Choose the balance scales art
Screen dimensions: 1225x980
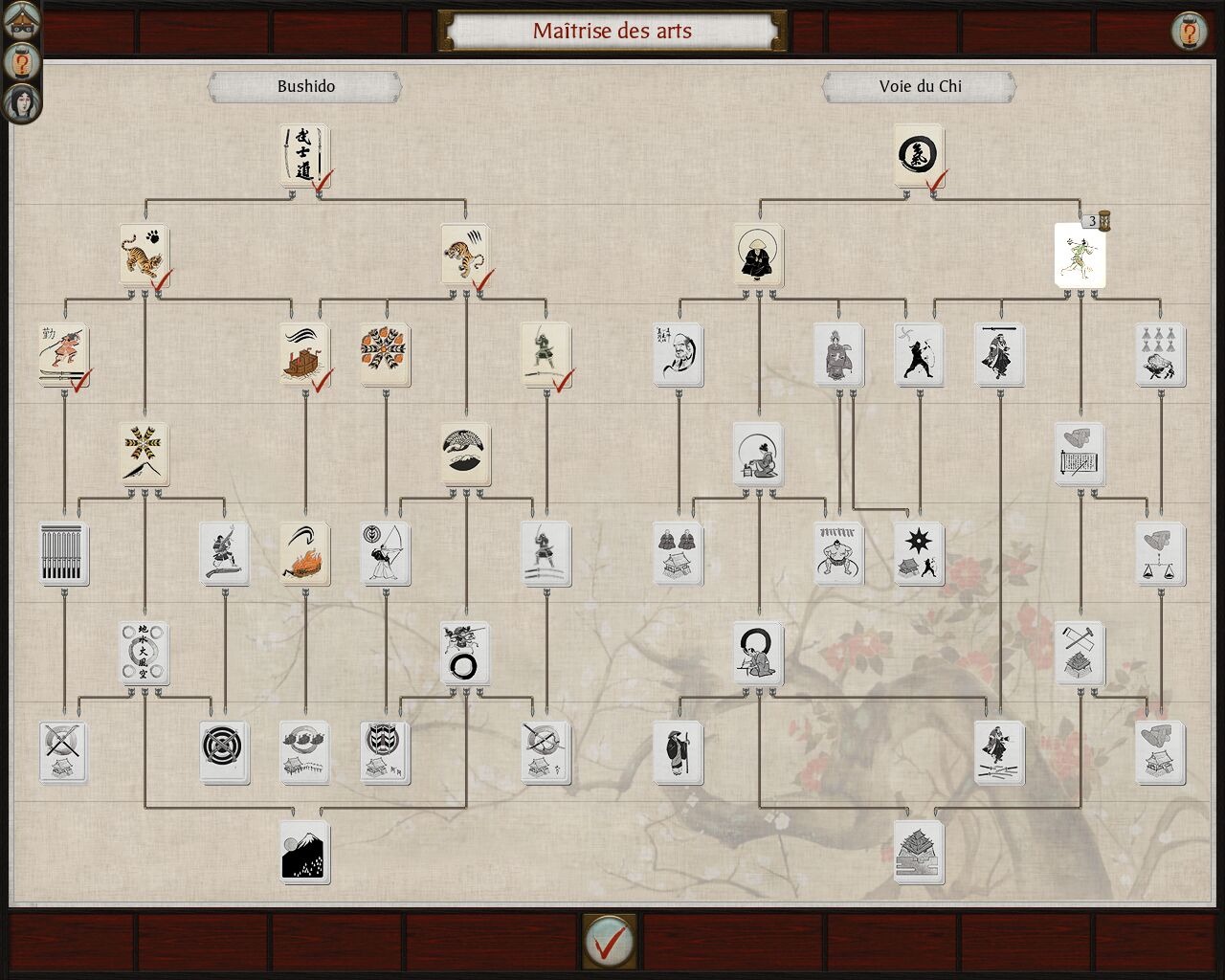pos(1161,553)
